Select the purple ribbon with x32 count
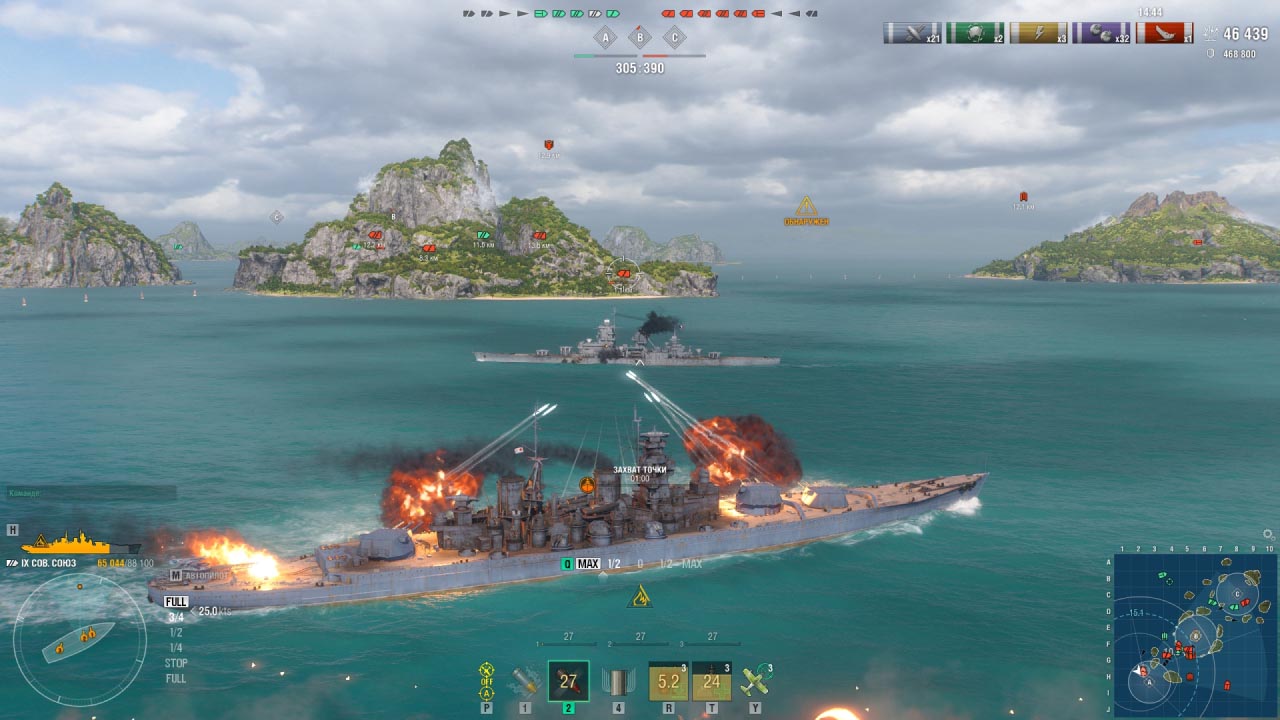 [1100, 33]
